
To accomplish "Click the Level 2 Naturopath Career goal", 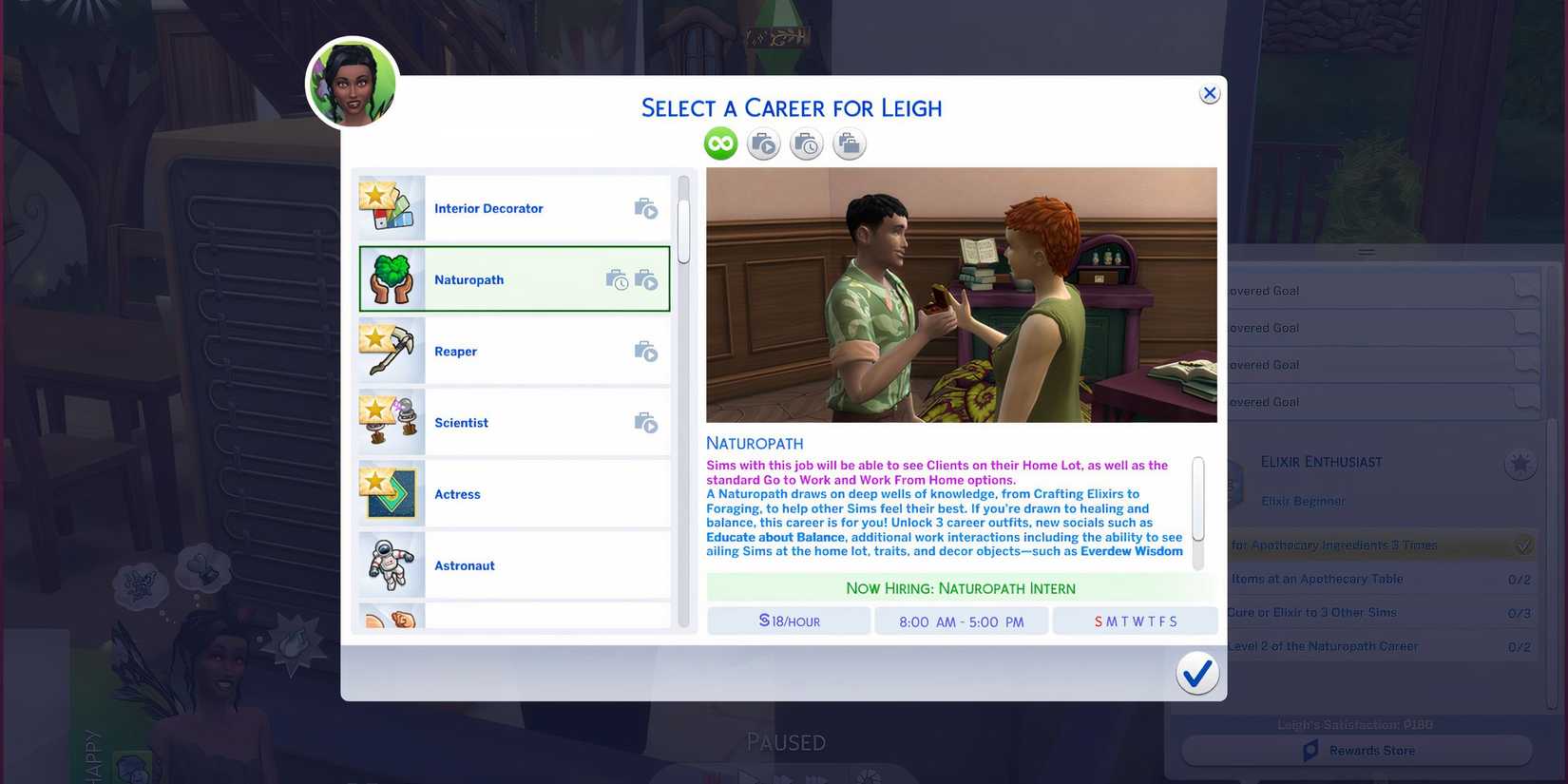I will click(1330, 645).
